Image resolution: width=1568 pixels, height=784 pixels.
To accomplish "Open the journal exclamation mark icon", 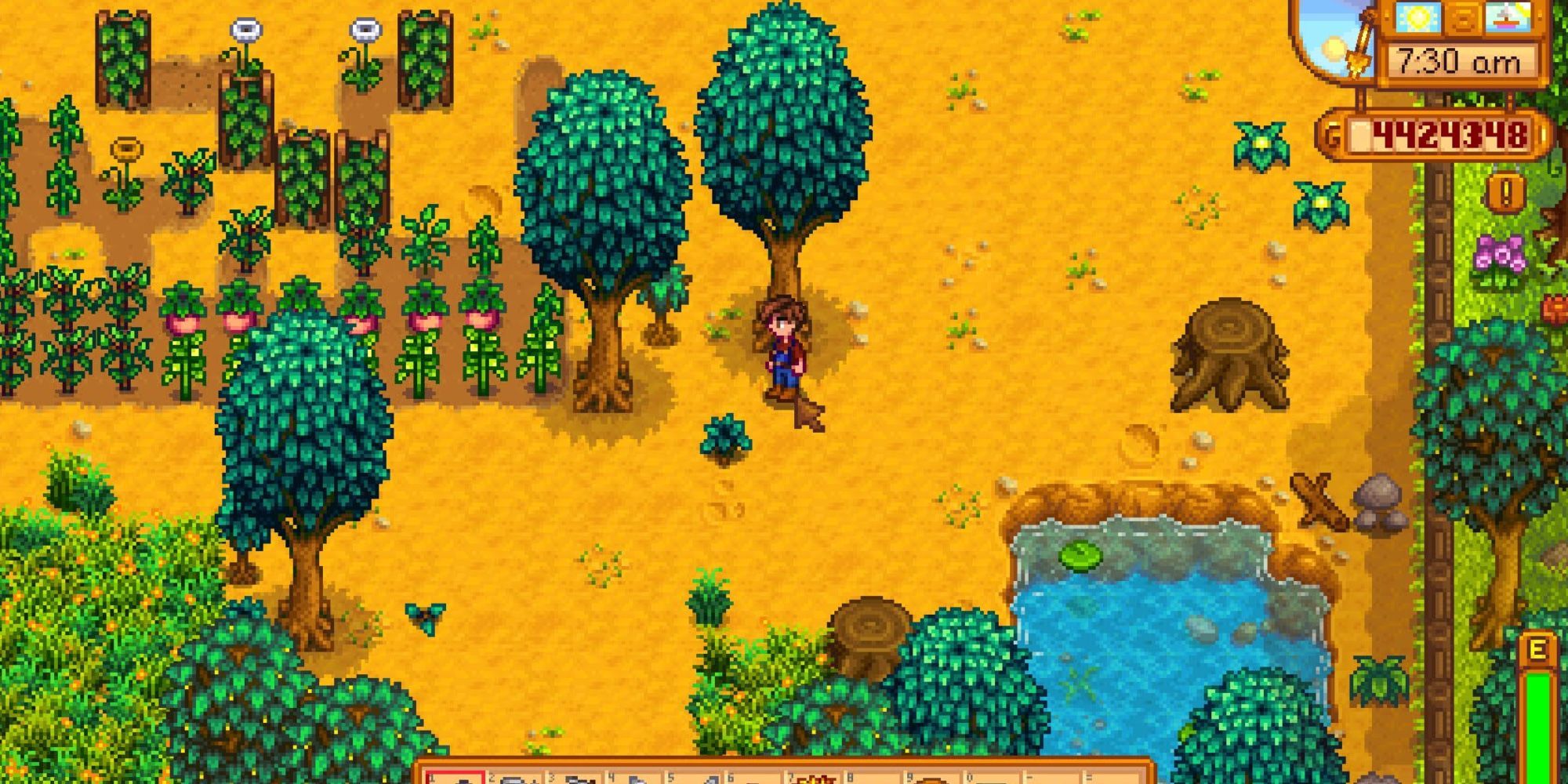I will pos(1505,193).
